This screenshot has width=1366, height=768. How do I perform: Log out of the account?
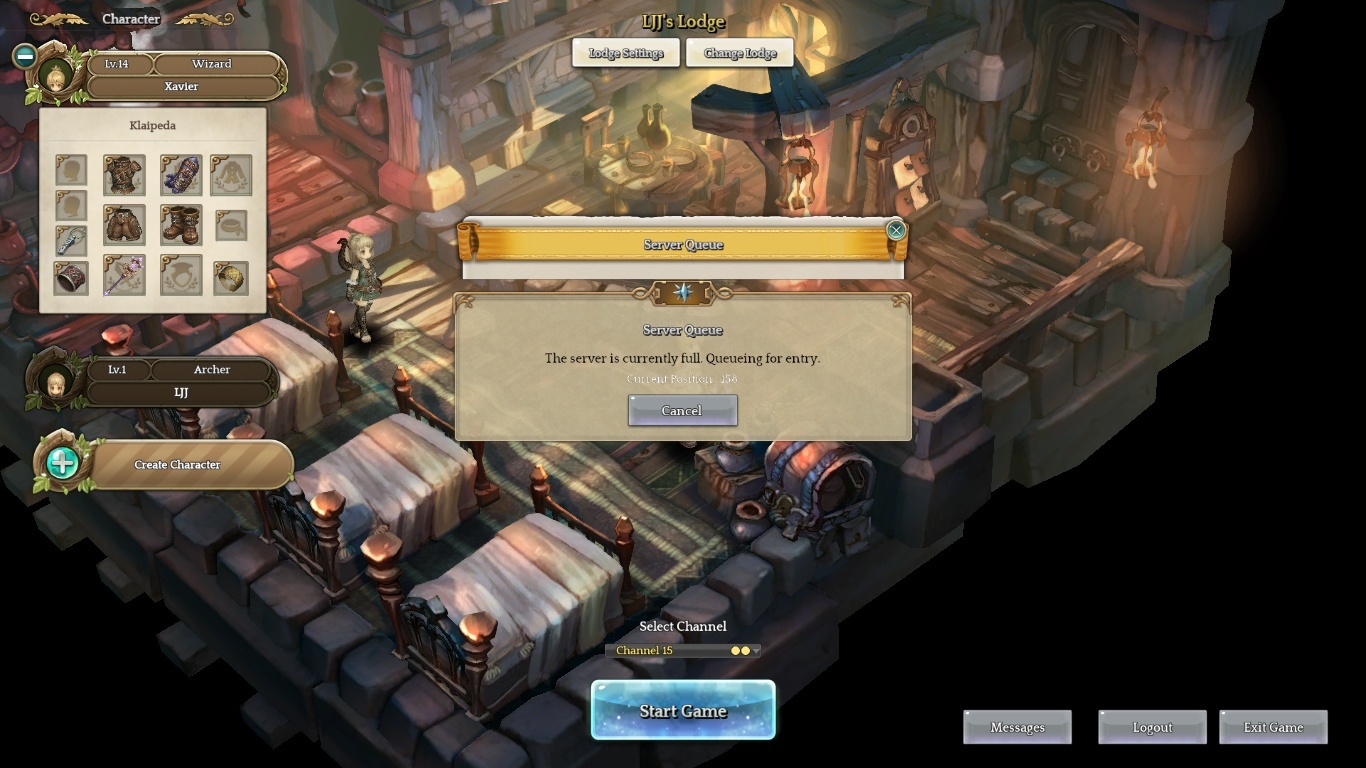1152,727
